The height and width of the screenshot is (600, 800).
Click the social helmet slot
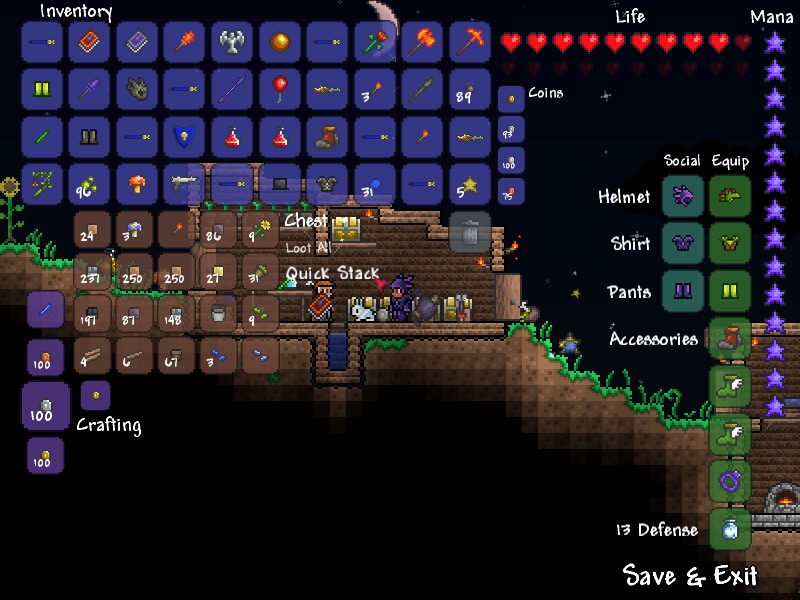pyautogui.click(x=683, y=196)
